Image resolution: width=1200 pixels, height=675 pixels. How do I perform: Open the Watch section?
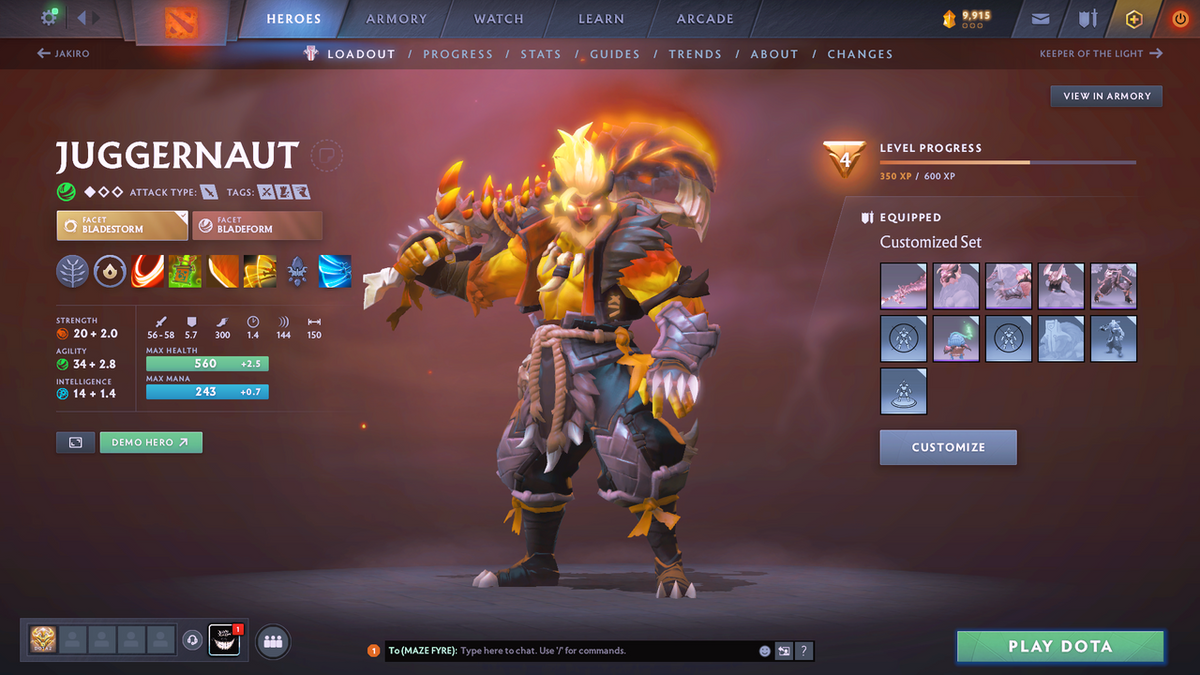coord(498,19)
